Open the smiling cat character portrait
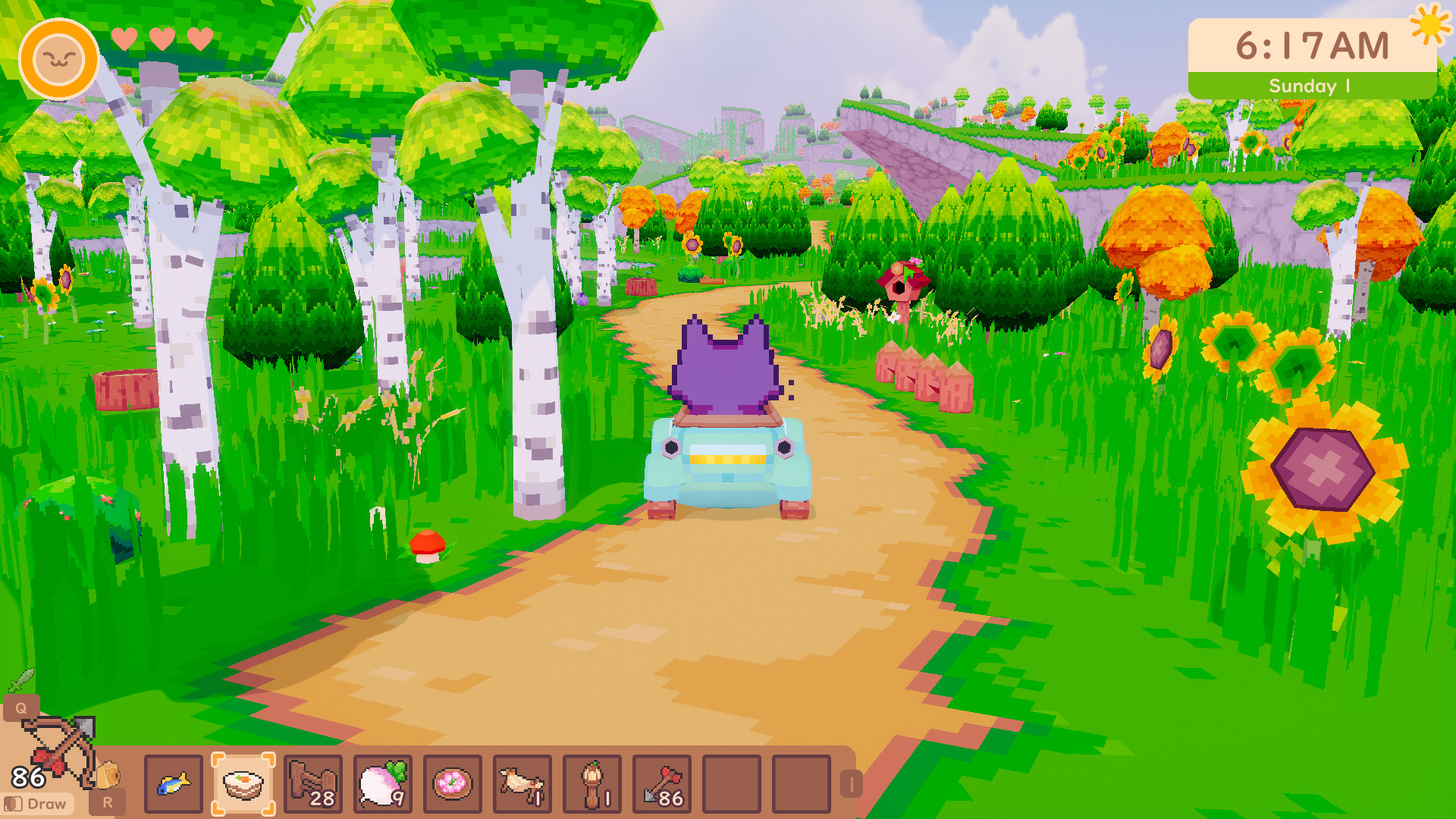 pos(58,55)
